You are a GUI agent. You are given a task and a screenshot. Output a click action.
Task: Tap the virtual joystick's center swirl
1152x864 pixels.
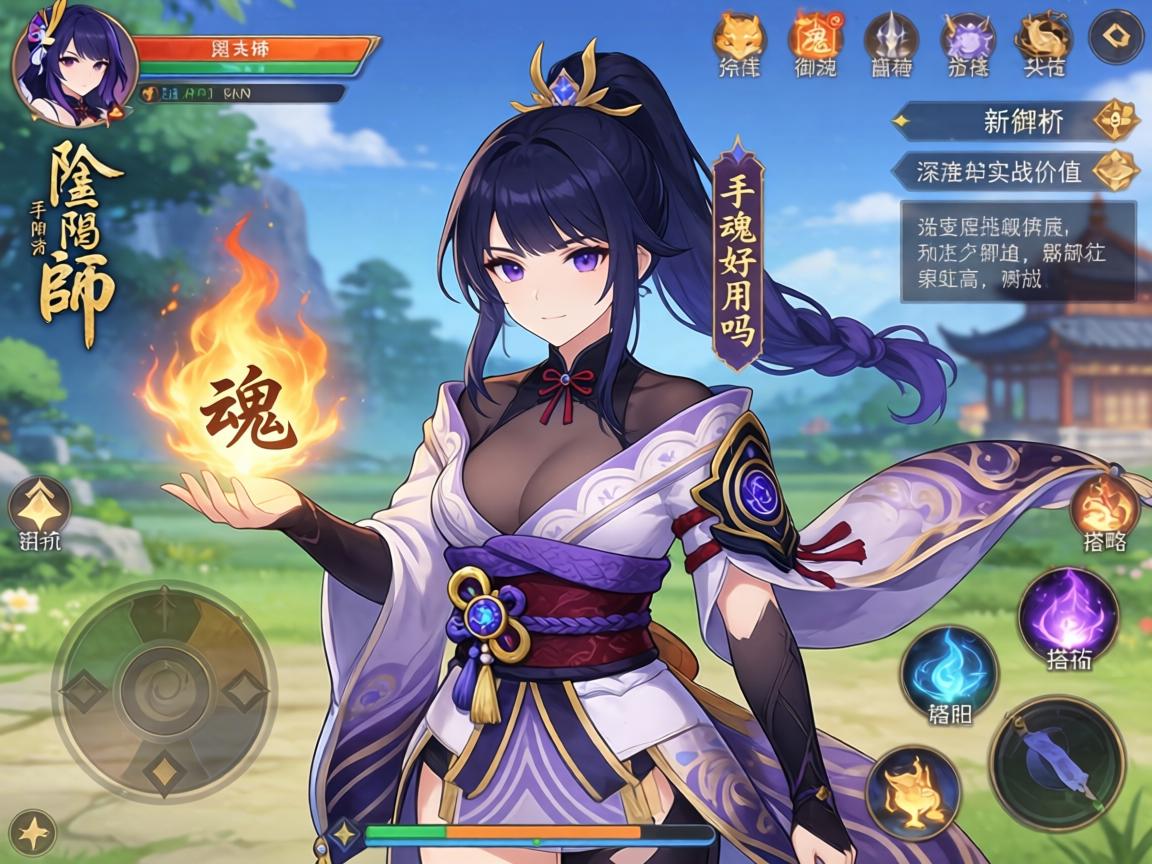pyautogui.click(x=163, y=690)
